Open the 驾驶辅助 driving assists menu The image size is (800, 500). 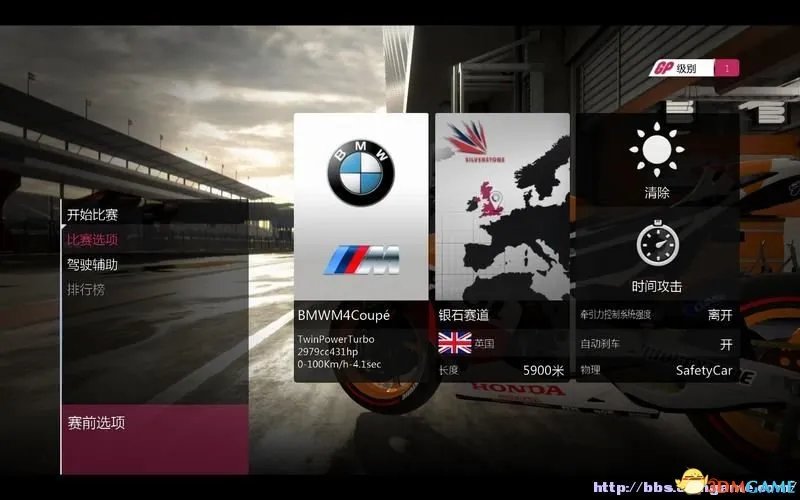(93, 265)
